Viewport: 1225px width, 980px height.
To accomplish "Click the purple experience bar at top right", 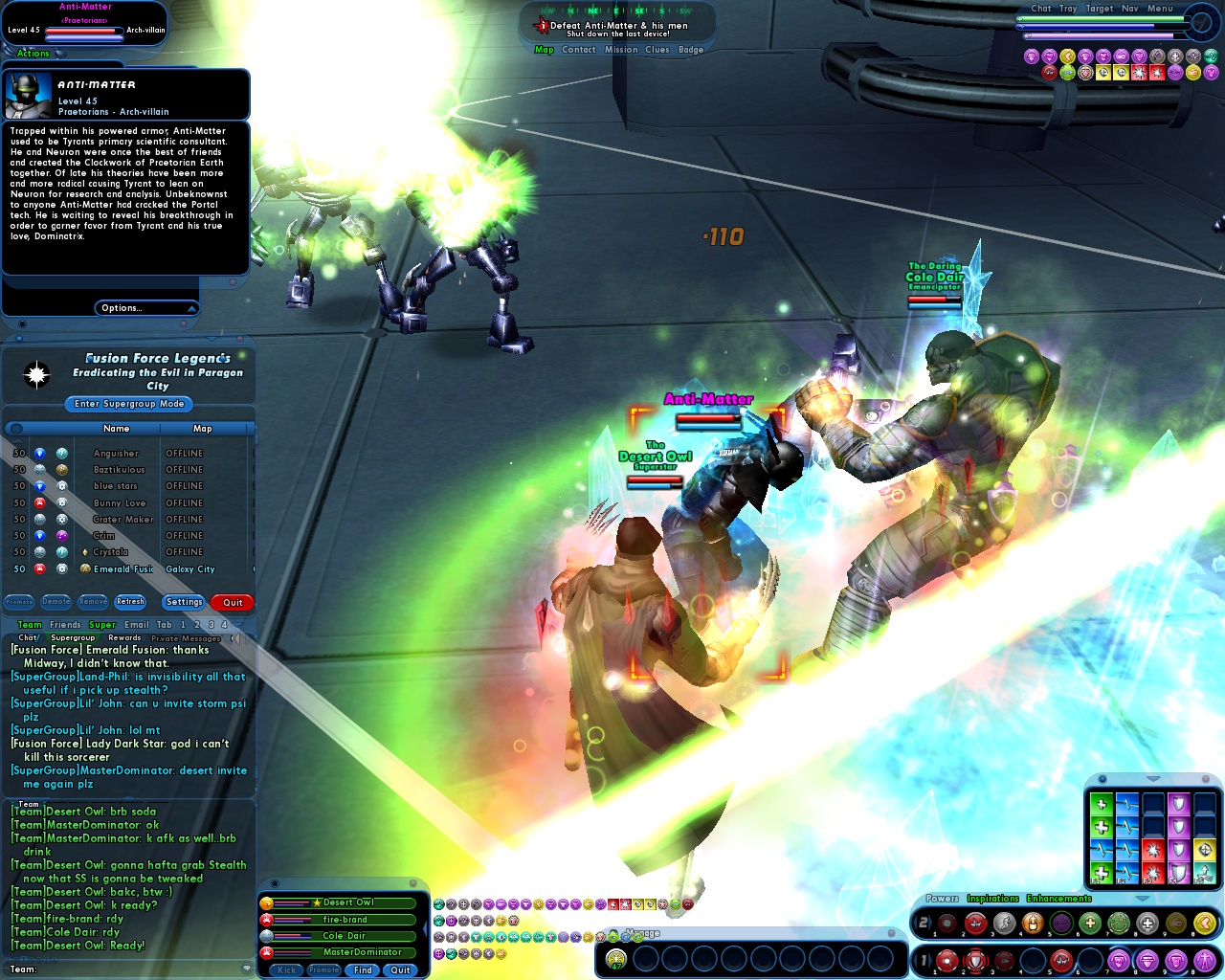I will 1101,35.
